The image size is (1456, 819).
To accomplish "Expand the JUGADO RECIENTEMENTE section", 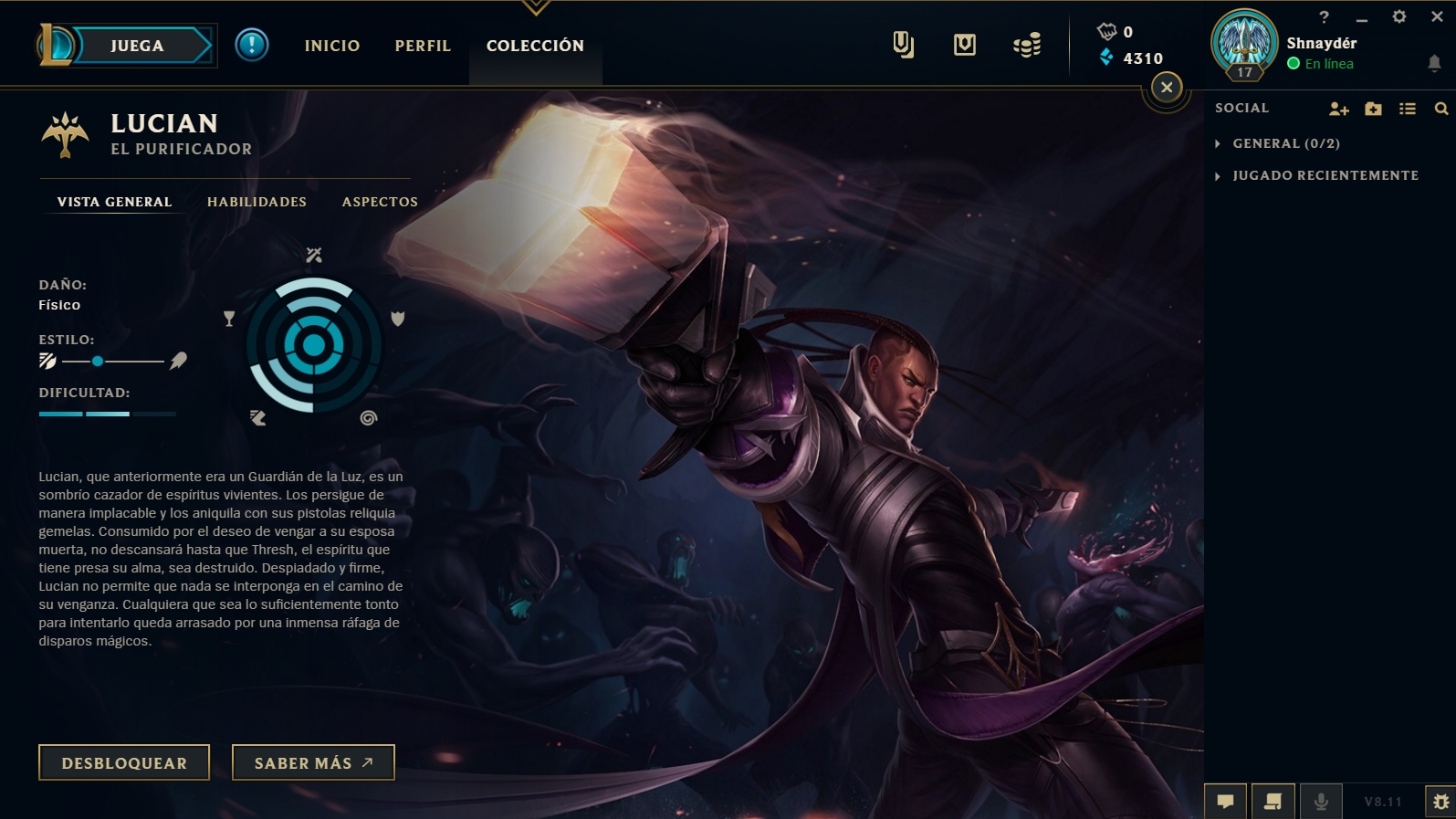I will click(x=1325, y=174).
